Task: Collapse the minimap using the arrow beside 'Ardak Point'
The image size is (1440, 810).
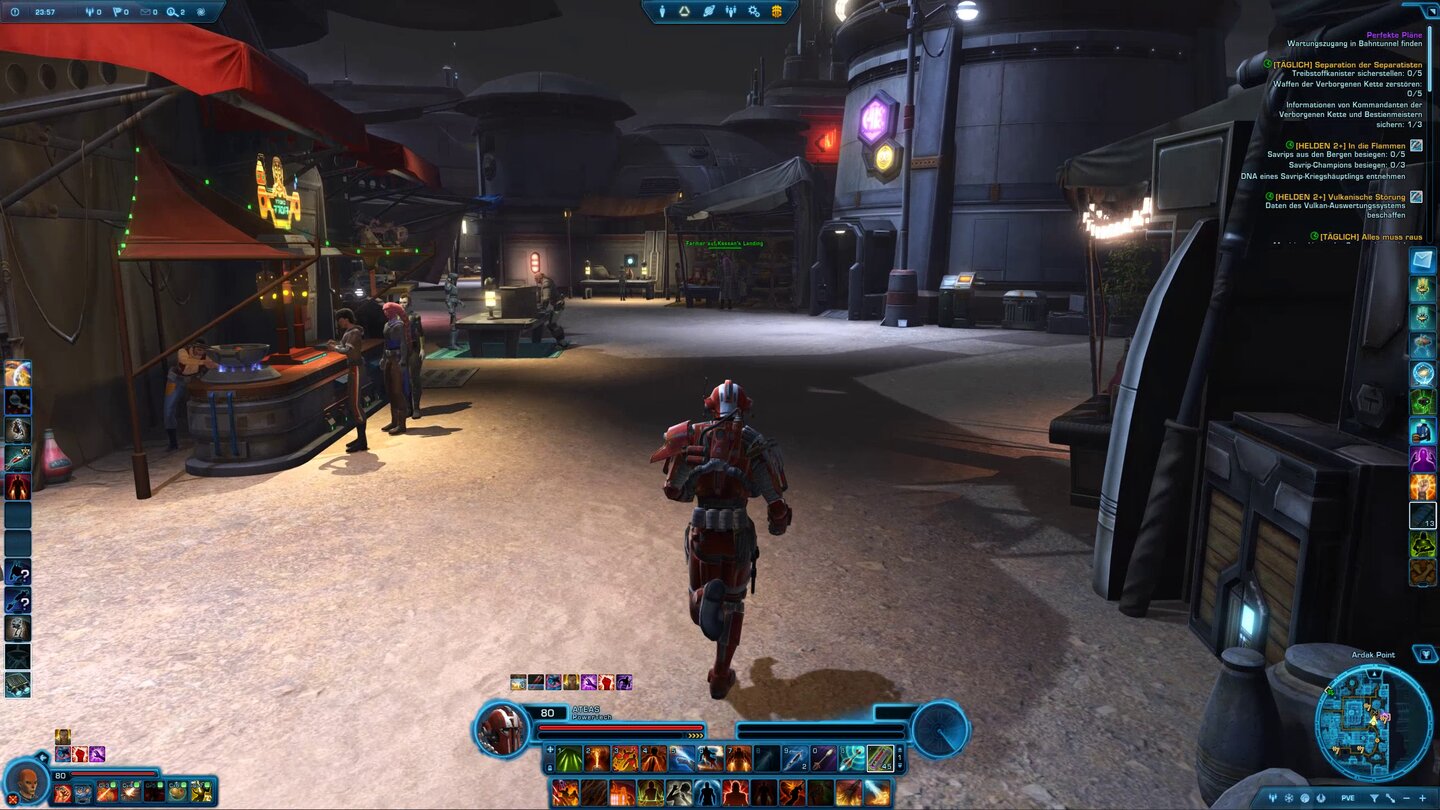Action: [1423, 655]
